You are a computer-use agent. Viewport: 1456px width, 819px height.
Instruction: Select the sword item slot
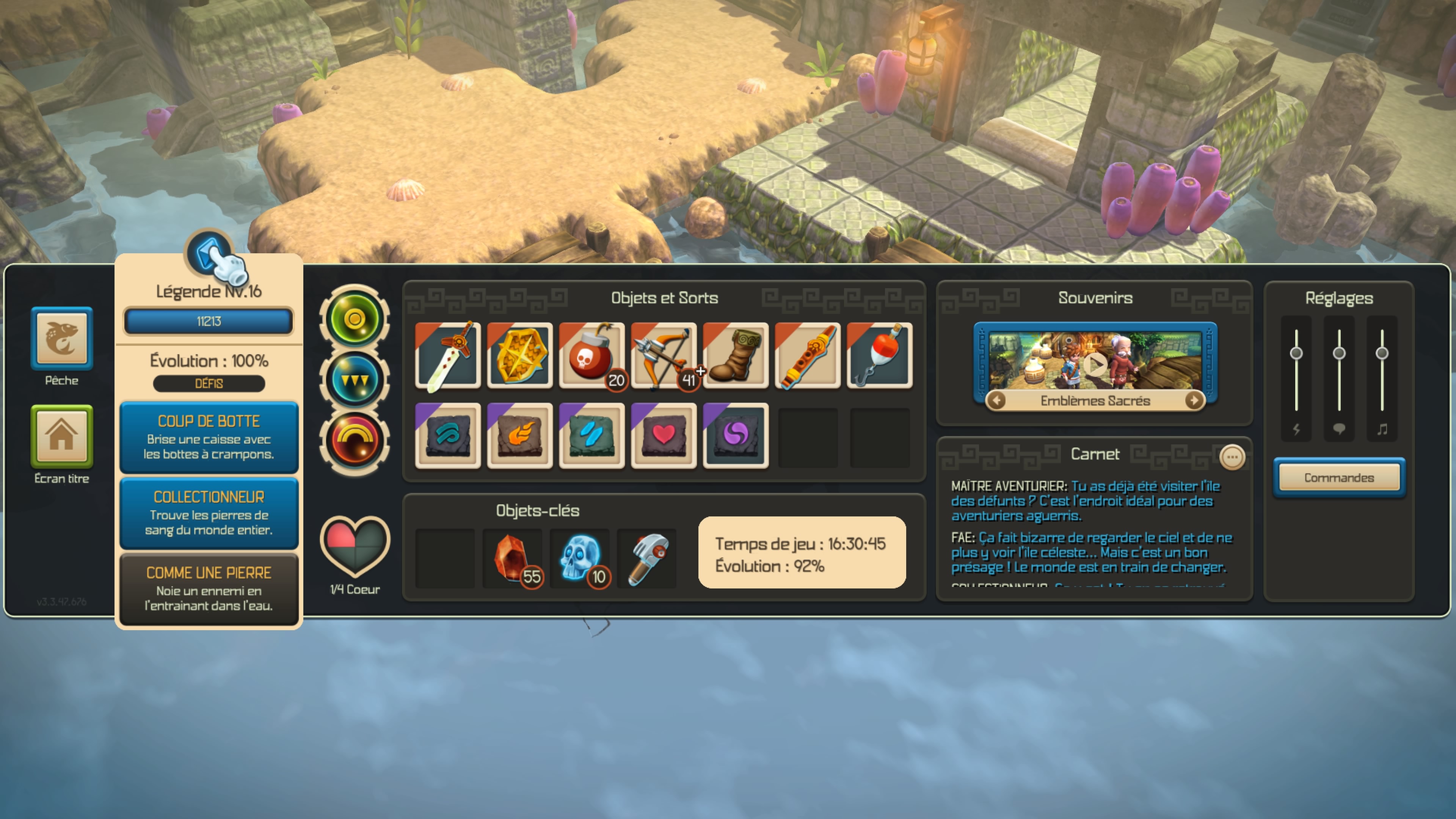point(448,356)
